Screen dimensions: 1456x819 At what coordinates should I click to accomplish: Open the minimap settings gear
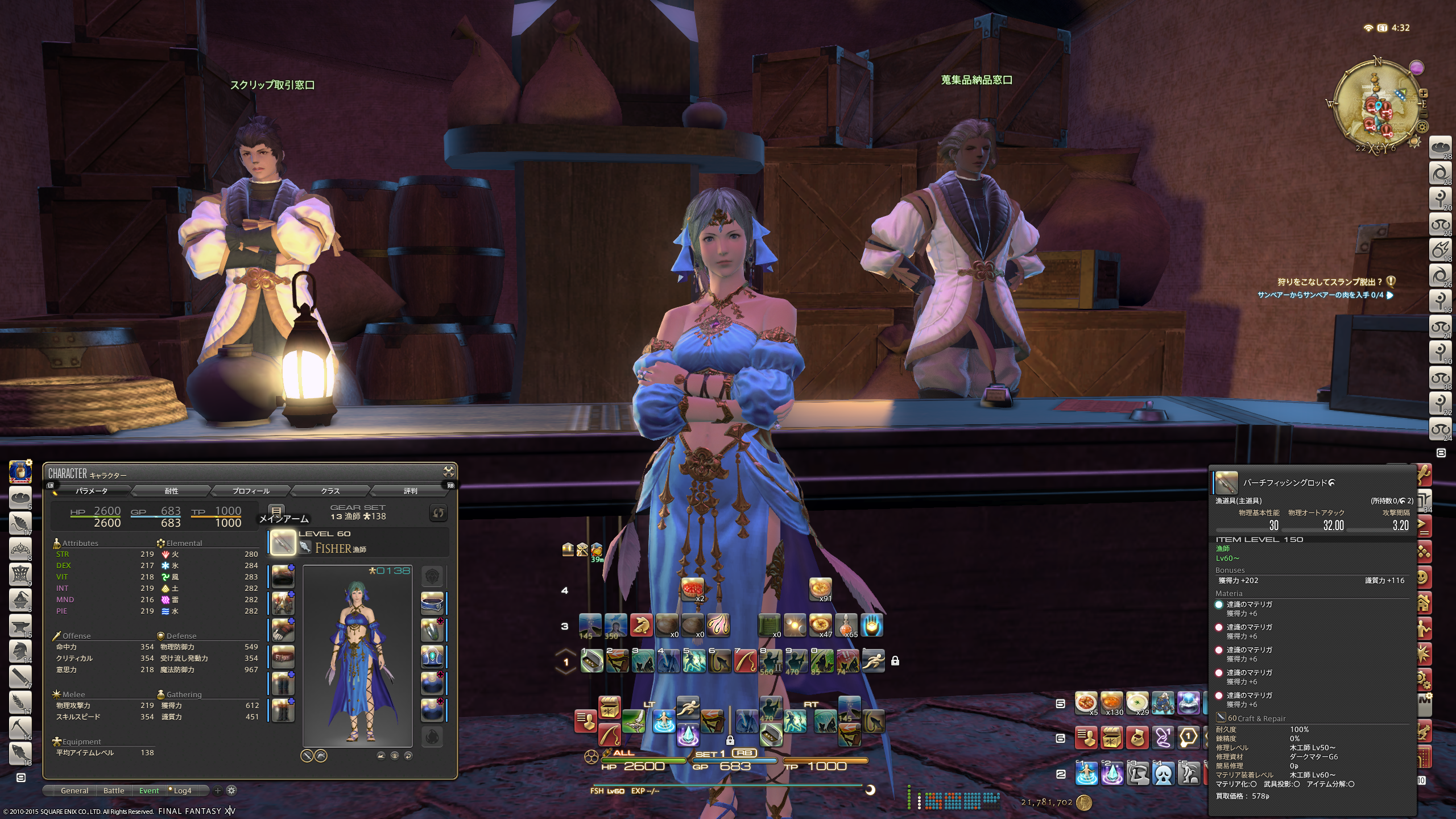point(1422,127)
